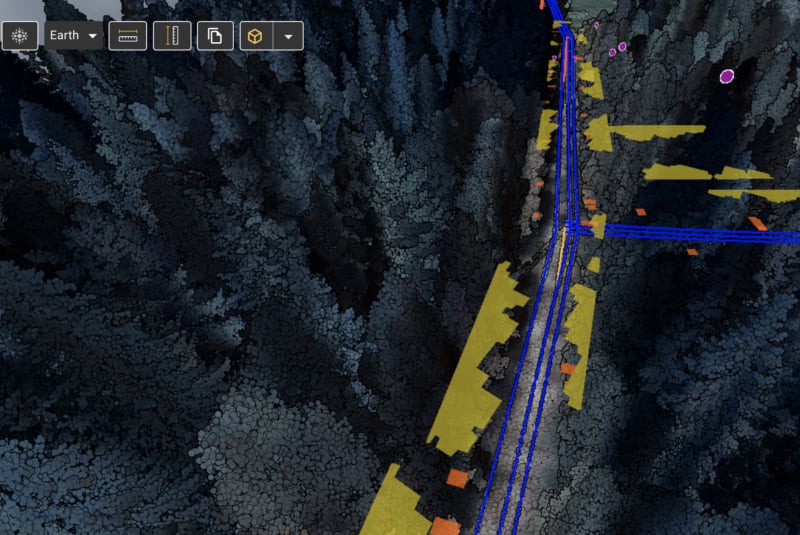The width and height of the screenshot is (800, 535).
Task: Expand the arrow beside the cube button
Action: tap(288, 36)
